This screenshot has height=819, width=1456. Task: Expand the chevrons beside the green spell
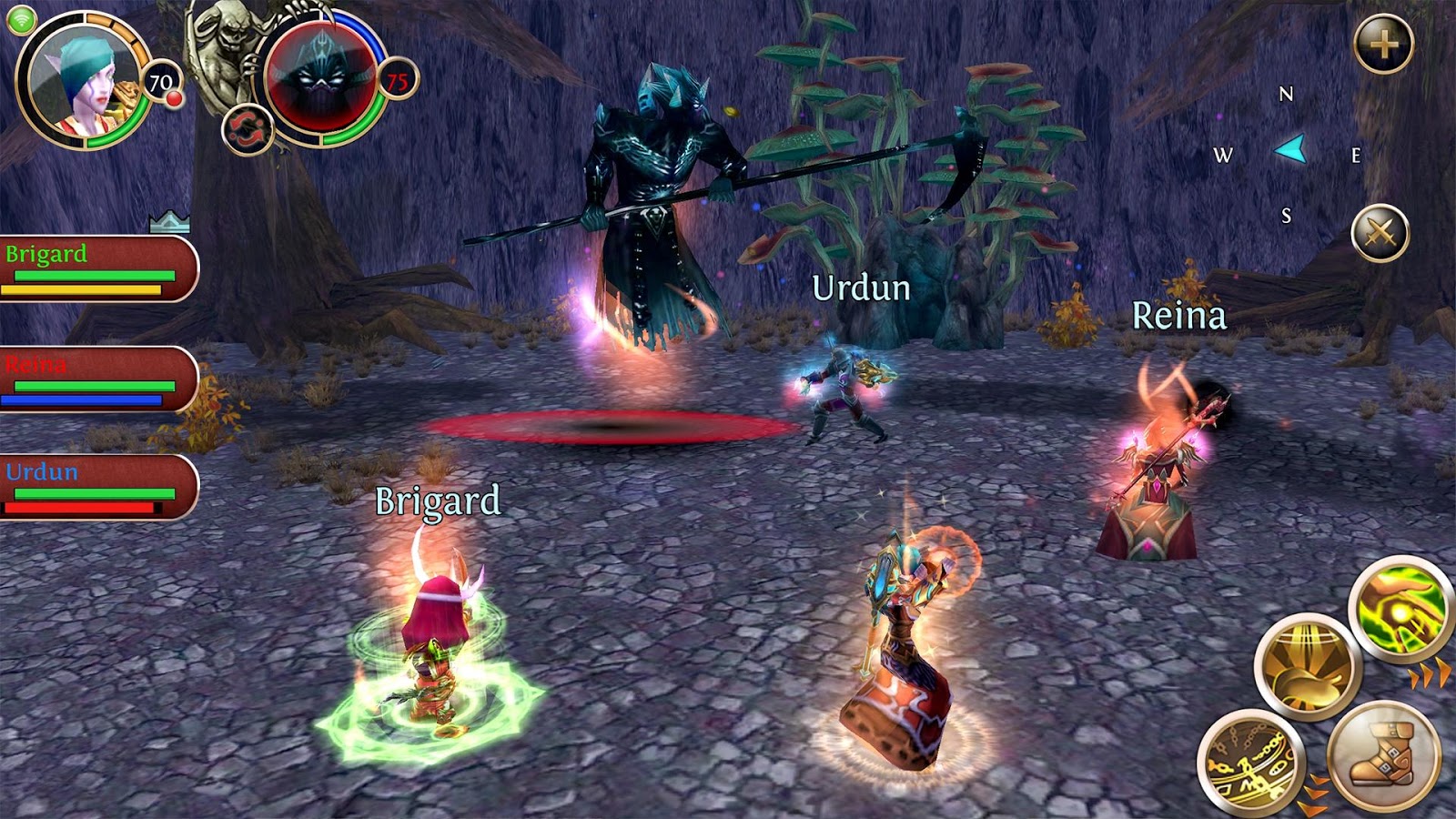[x=1429, y=675]
